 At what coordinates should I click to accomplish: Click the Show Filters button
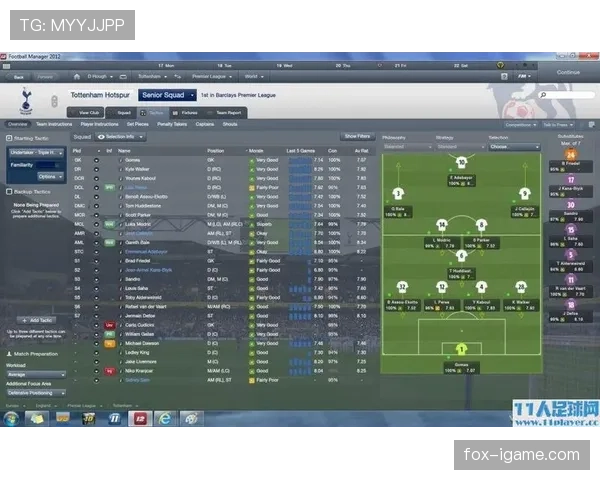357,136
